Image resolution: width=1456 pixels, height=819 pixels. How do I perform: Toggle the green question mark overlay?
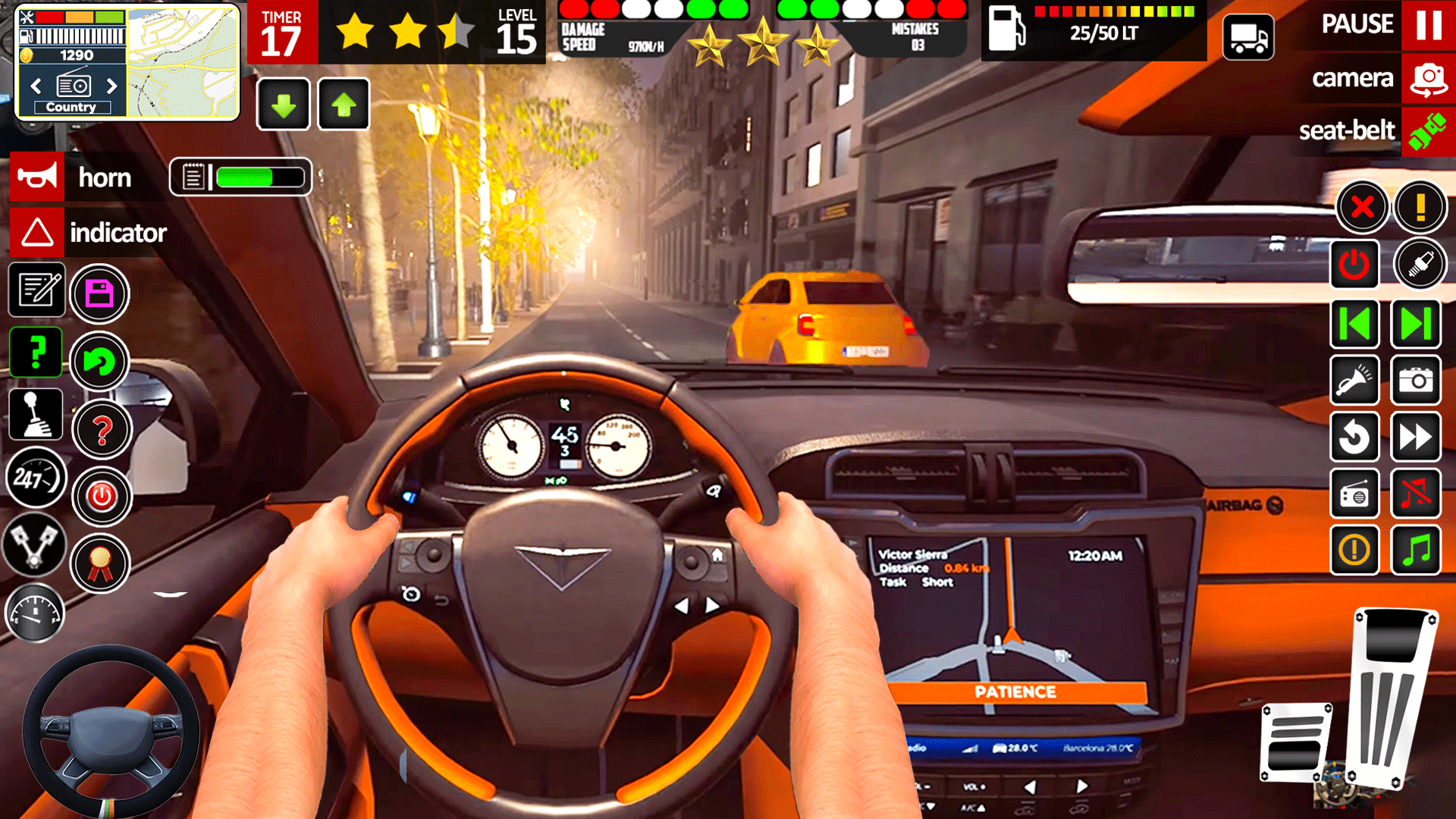[36, 352]
